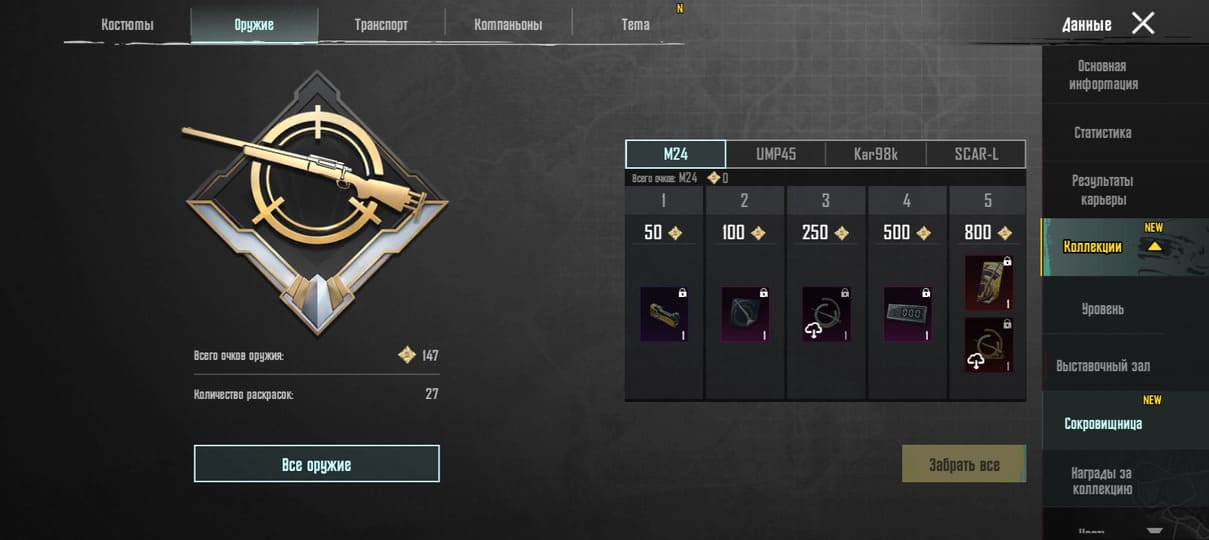Viewport: 1209px width, 540px height.
Task: Select the 50-point tier reward item
Action: point(664,315)
